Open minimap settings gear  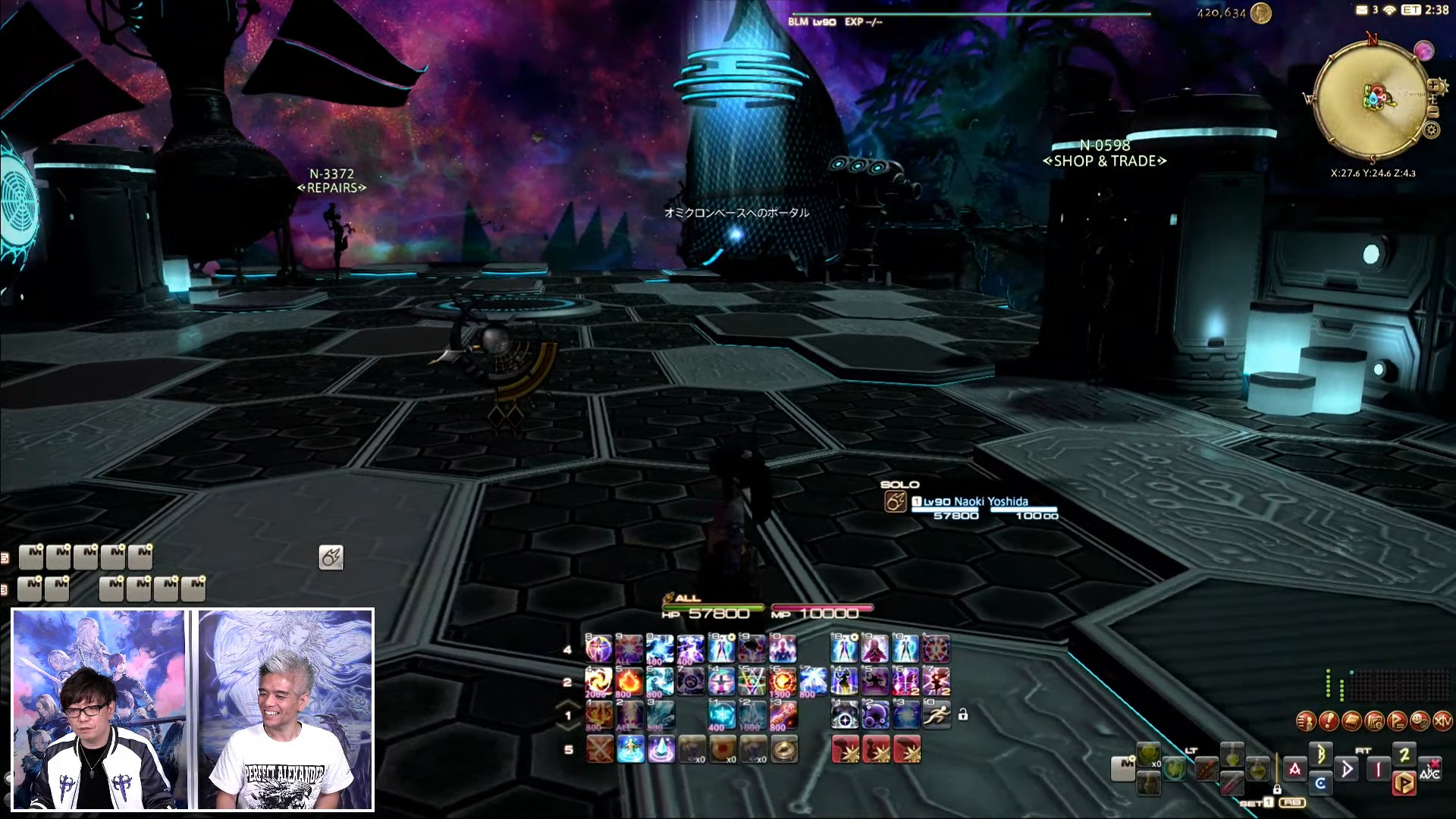pyautogui.click(x=1431, y=130)
